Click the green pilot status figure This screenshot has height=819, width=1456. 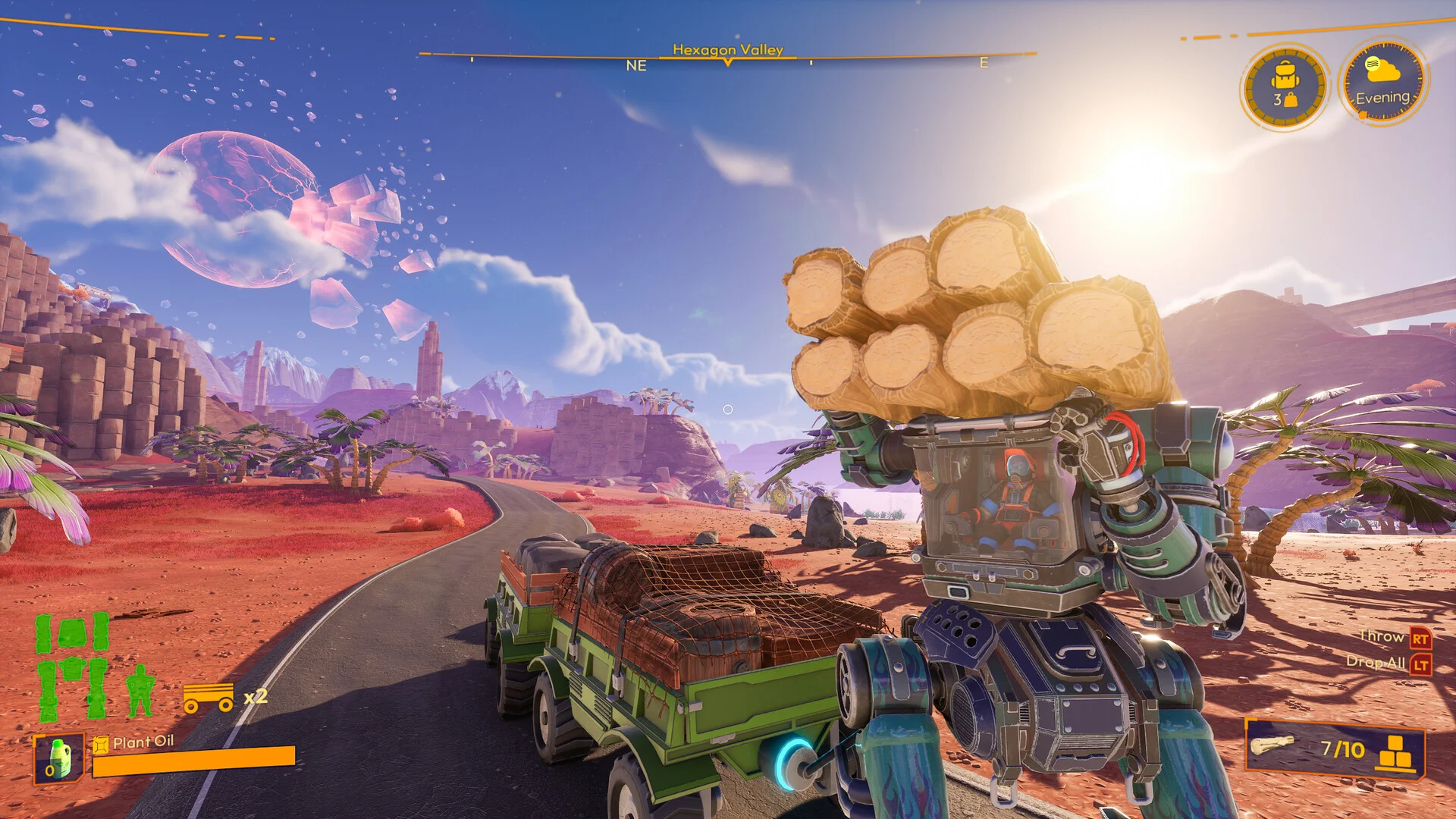pos(140,691)
